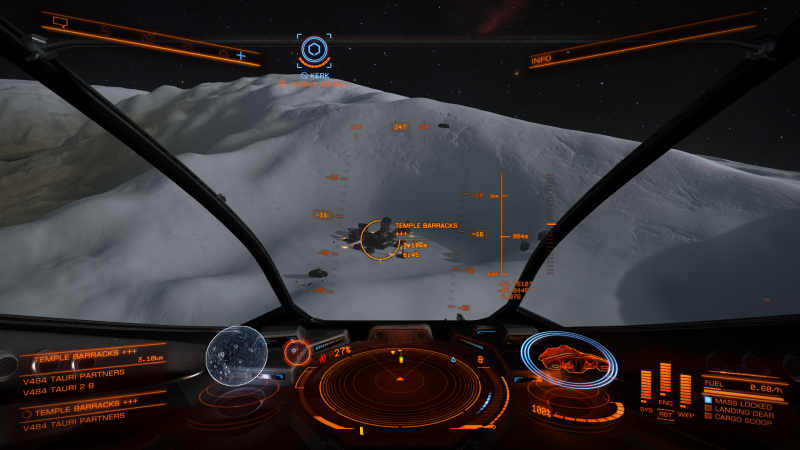Click the plus icon on comms panel
Image resolution: width=800 pixels, height=450 pixels.
click(x=241, y=55)
